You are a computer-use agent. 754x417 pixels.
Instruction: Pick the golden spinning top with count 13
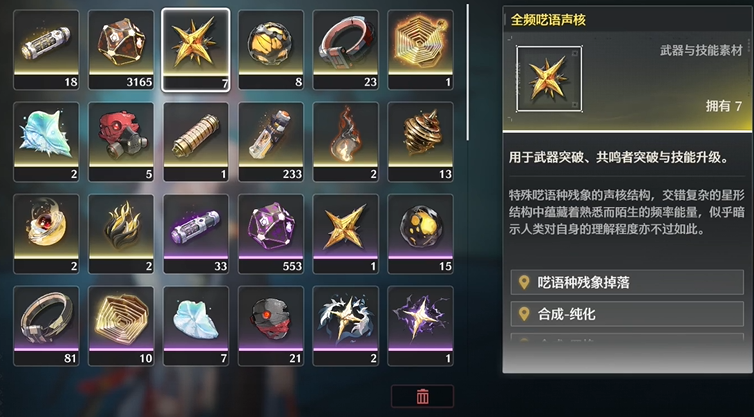pos(421,136)
